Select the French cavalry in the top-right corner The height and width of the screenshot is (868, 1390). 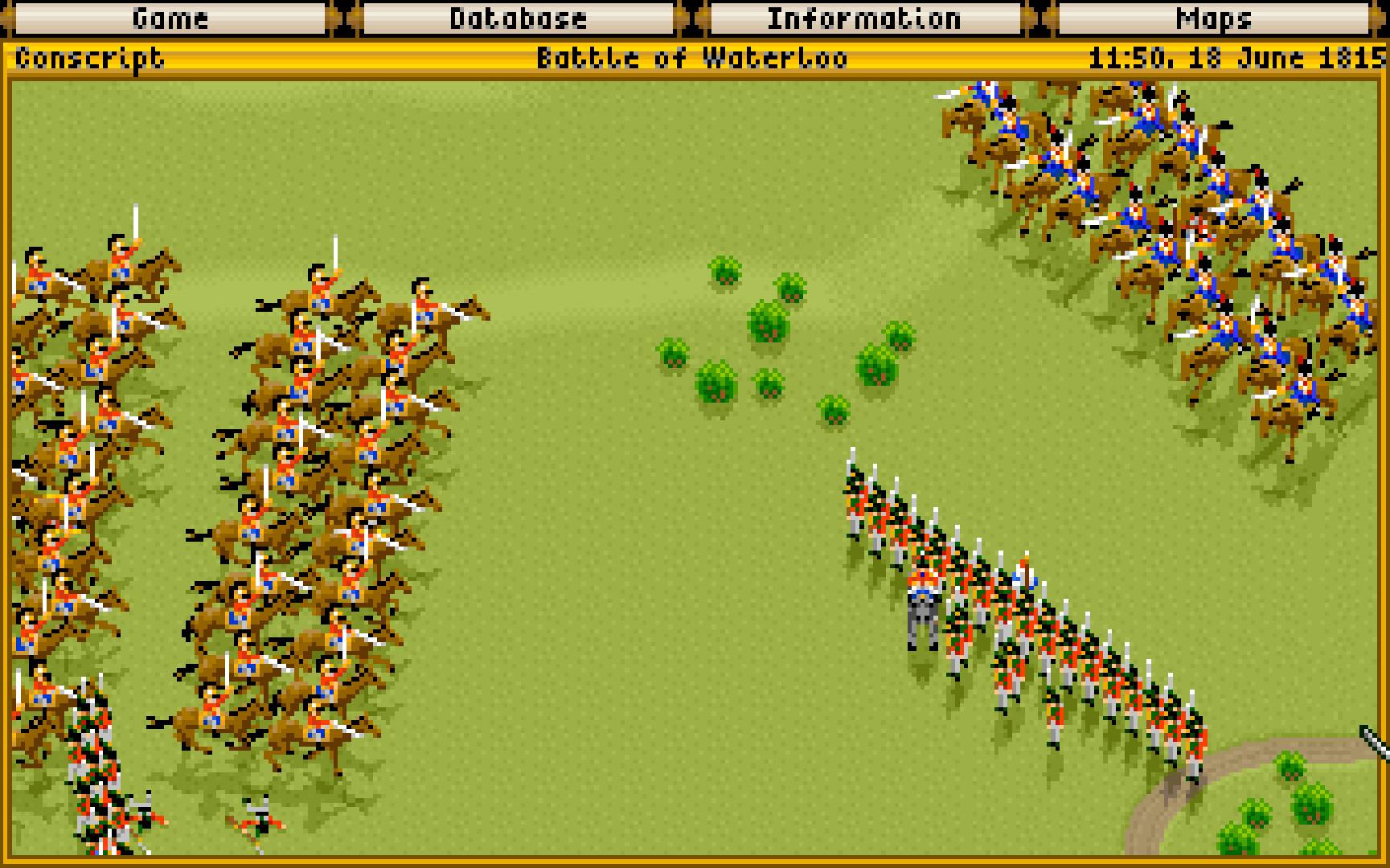coord(1166,201)
